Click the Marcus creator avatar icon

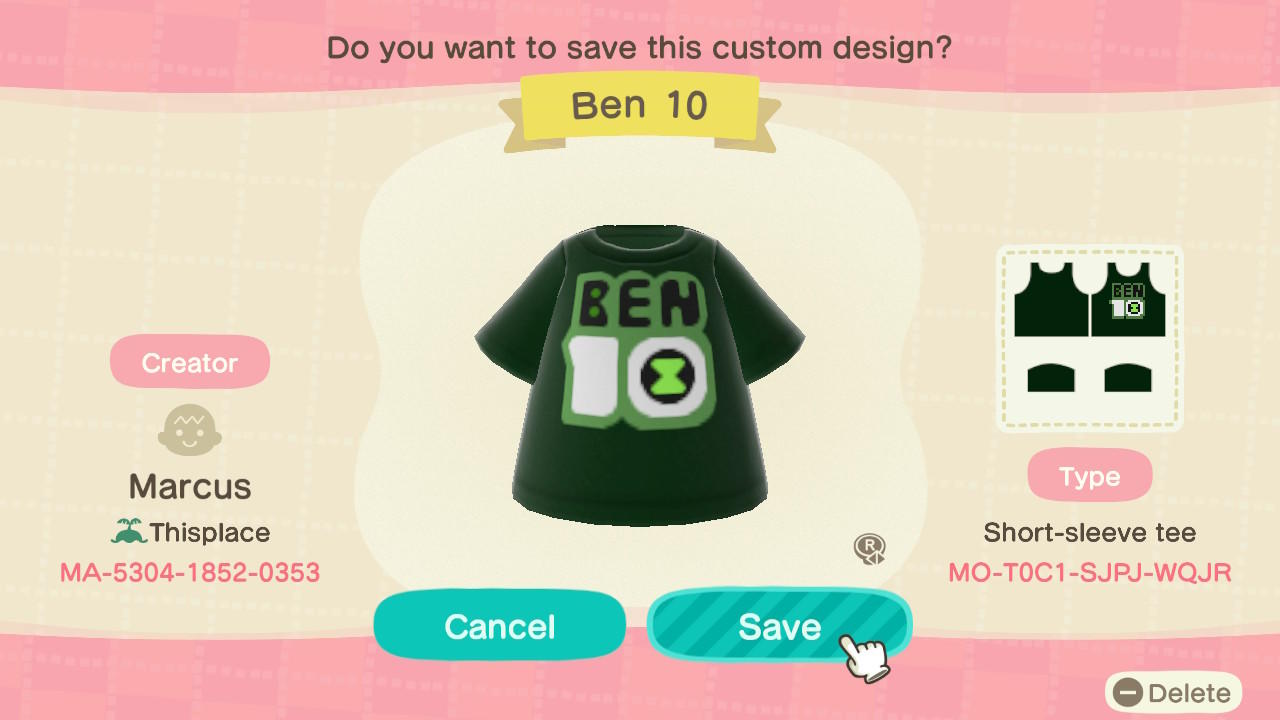[x=189, y=431]
